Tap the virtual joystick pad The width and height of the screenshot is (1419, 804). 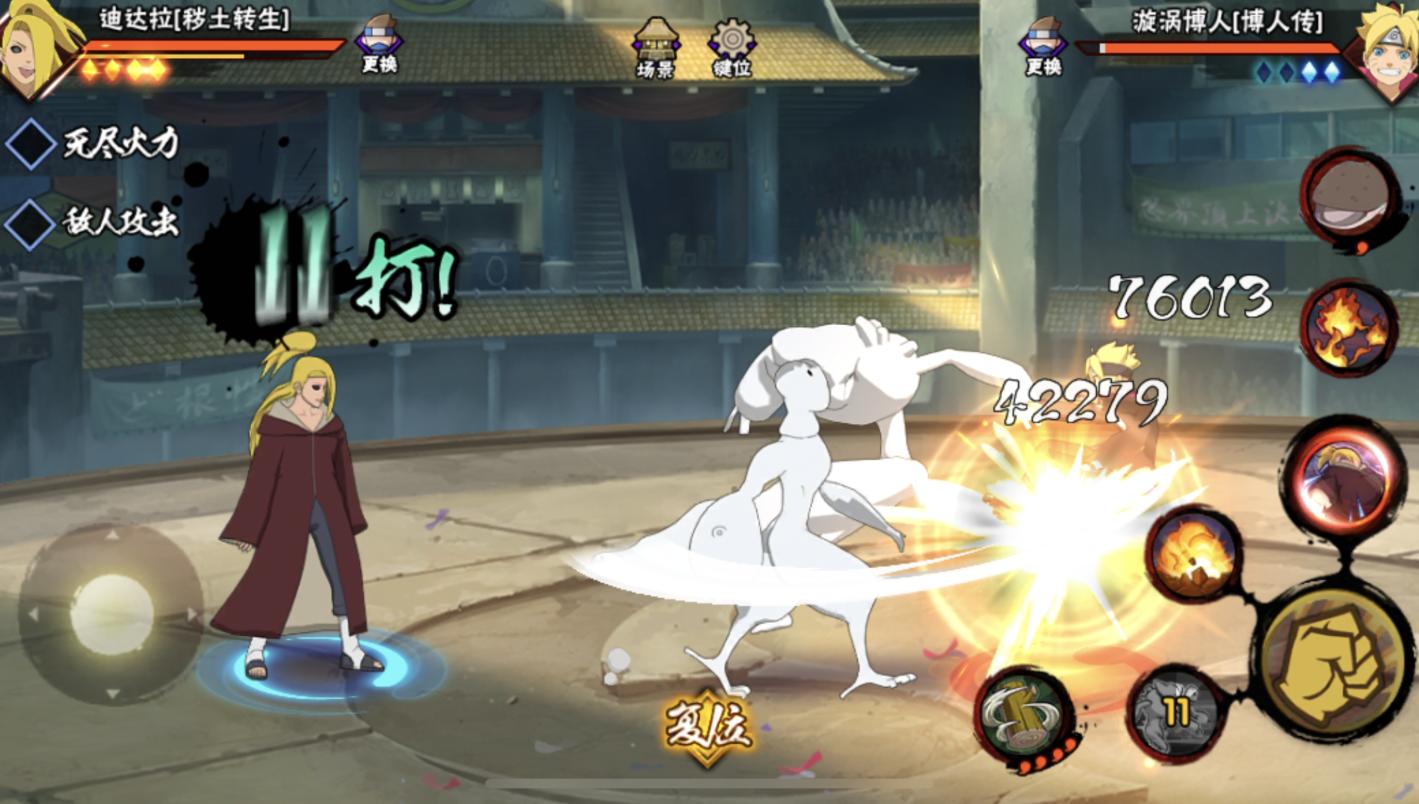click(111, 614)
